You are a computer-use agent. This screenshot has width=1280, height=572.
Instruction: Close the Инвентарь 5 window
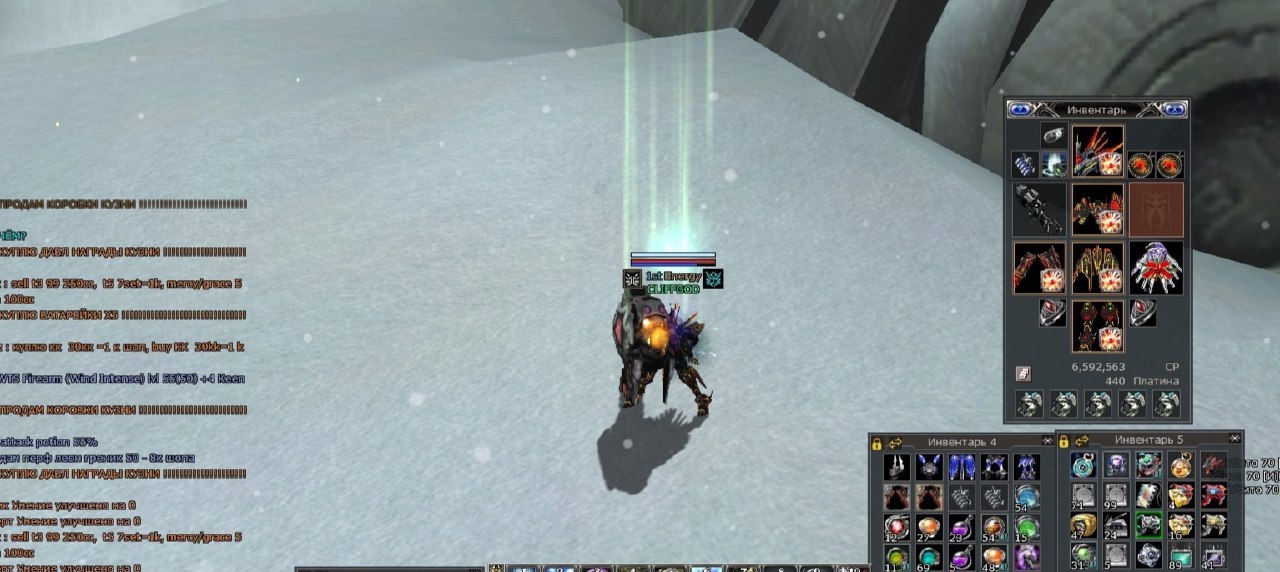pyautogui.click(x=1235, y=439)
